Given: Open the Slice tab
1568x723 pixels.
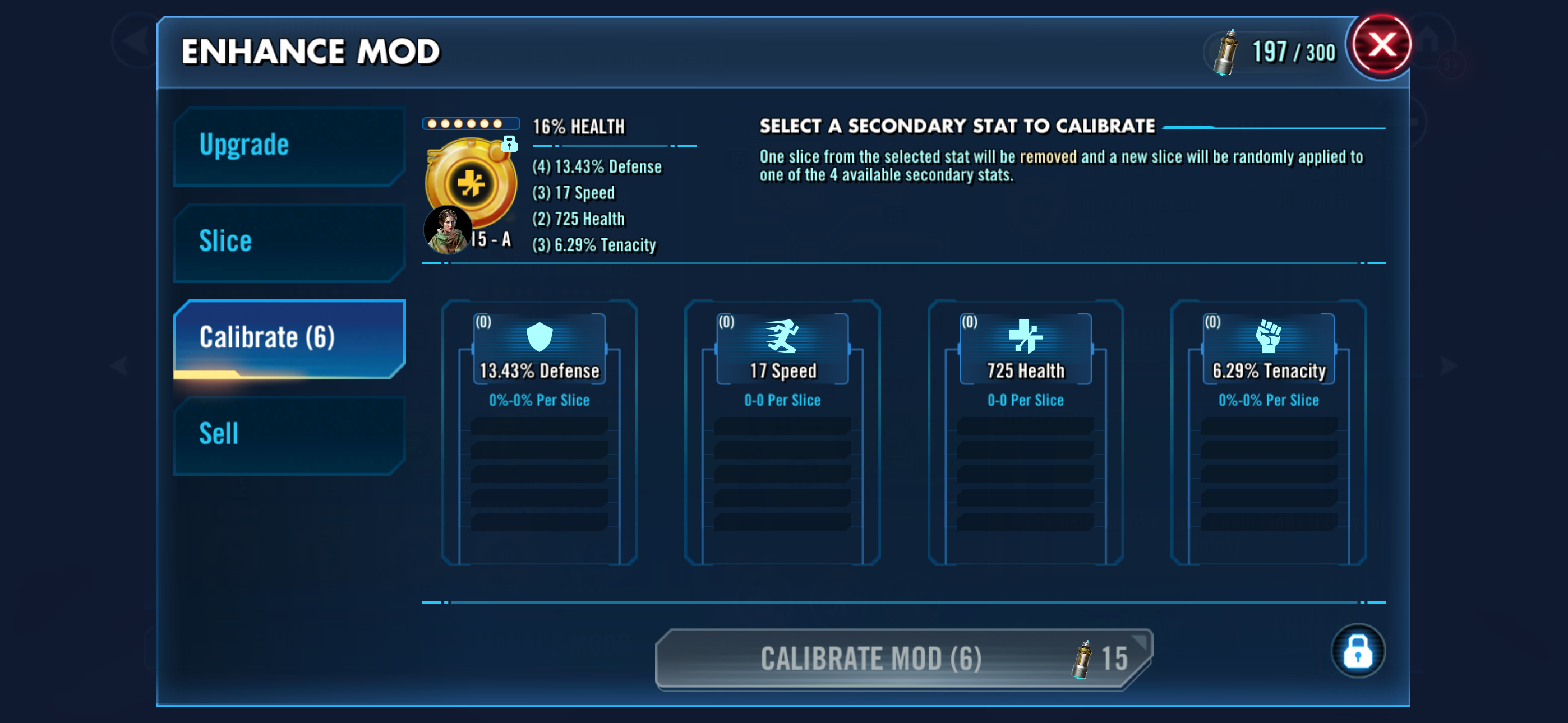Looking at the screenshot, I should click(288, 242).
